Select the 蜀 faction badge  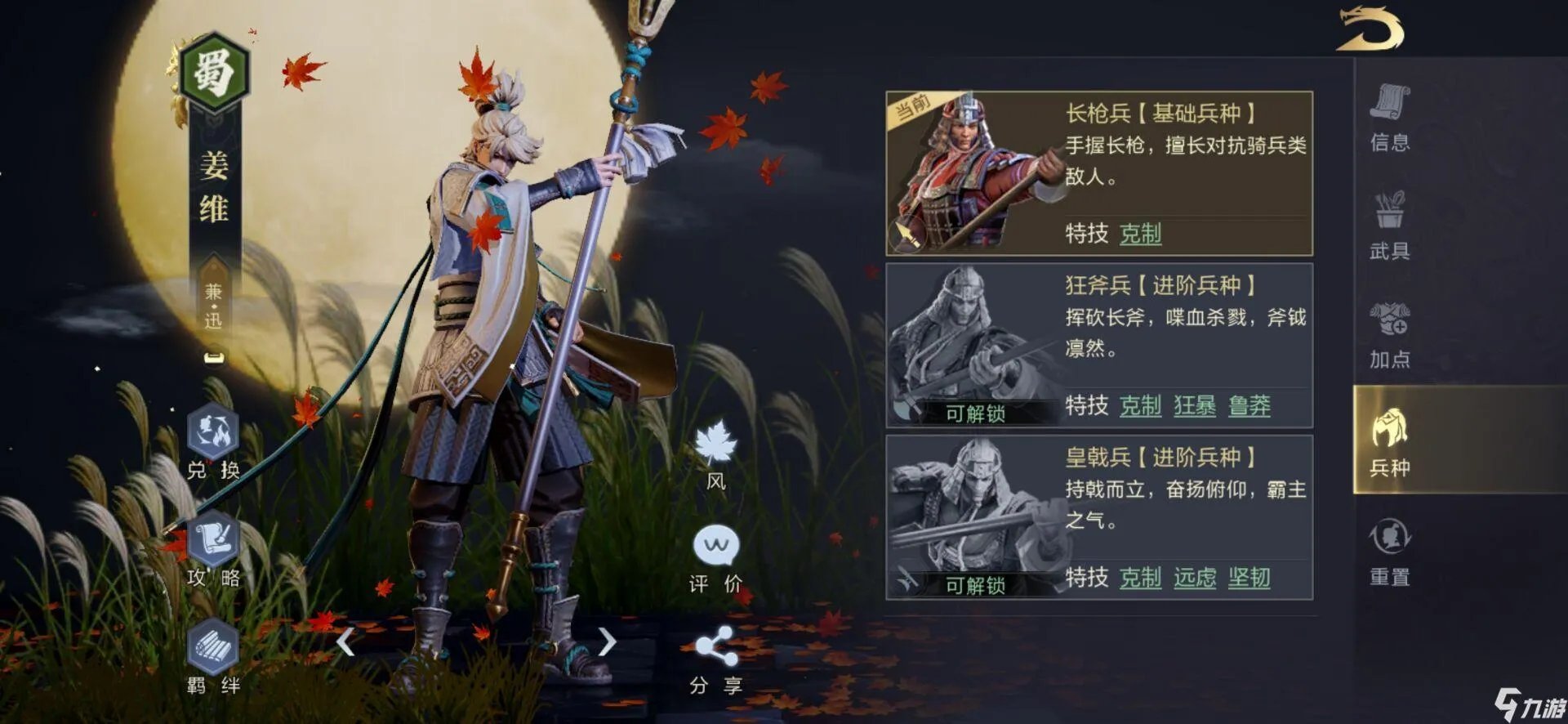pyautogui.click(x=211, y=71)
